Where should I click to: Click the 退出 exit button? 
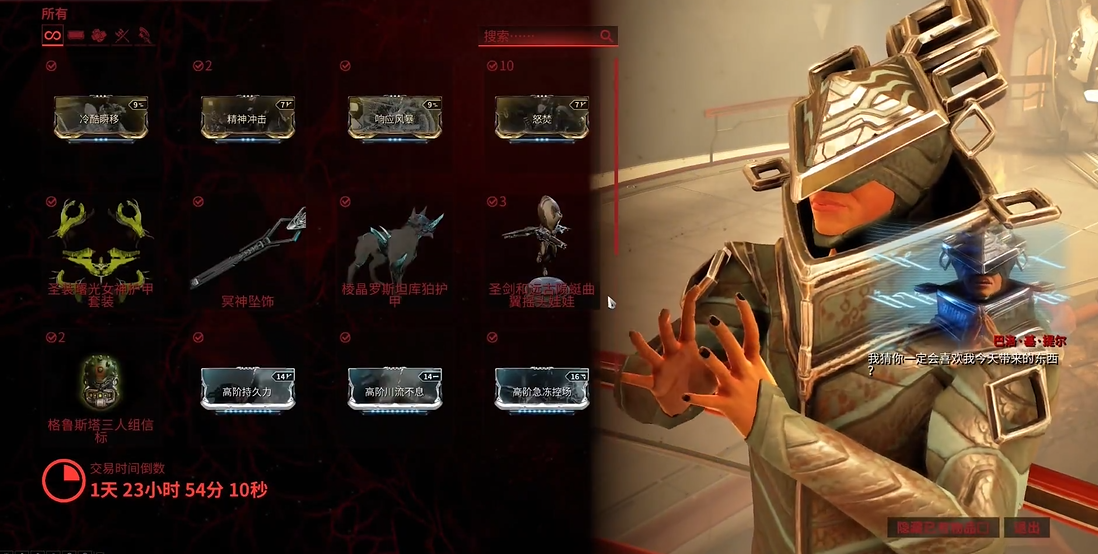point(1027,527)
